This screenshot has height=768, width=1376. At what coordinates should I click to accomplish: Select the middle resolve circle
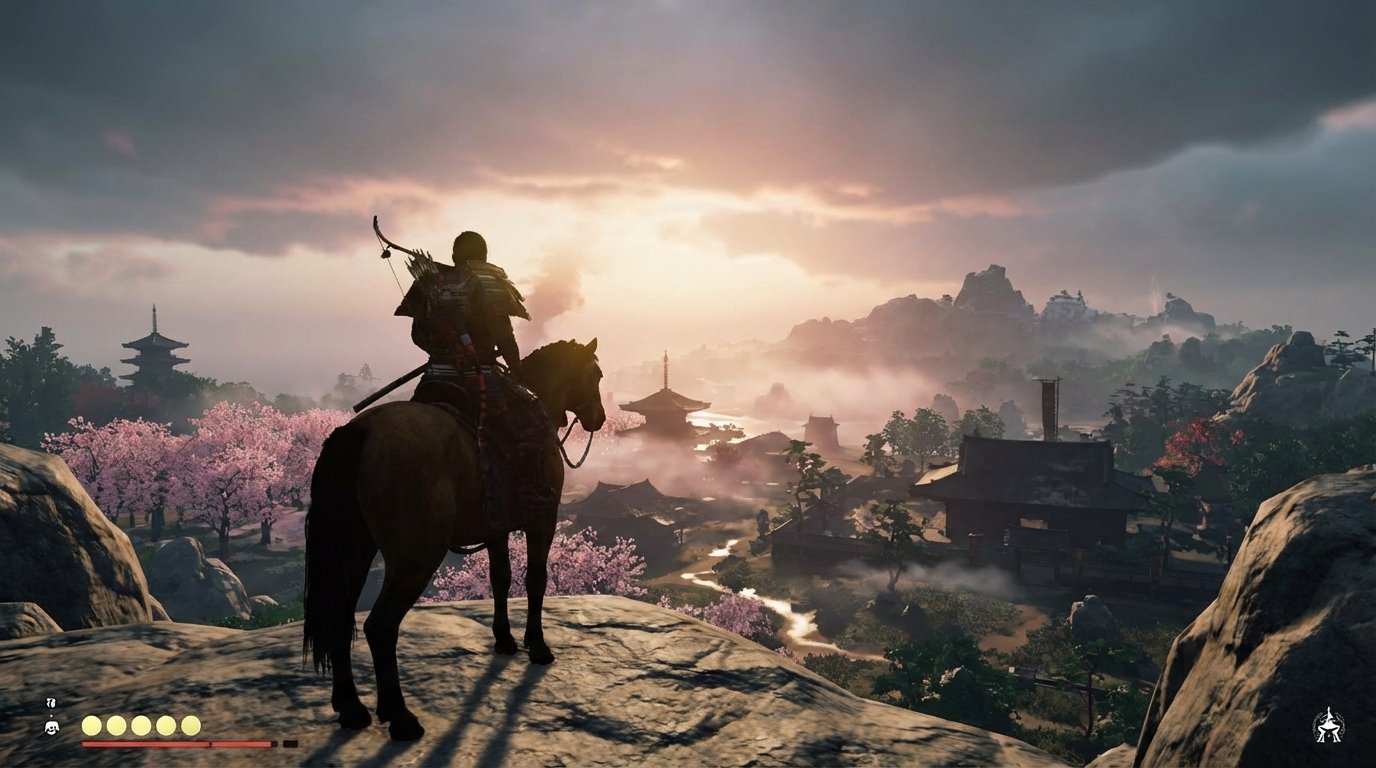[x=140, y=725]
